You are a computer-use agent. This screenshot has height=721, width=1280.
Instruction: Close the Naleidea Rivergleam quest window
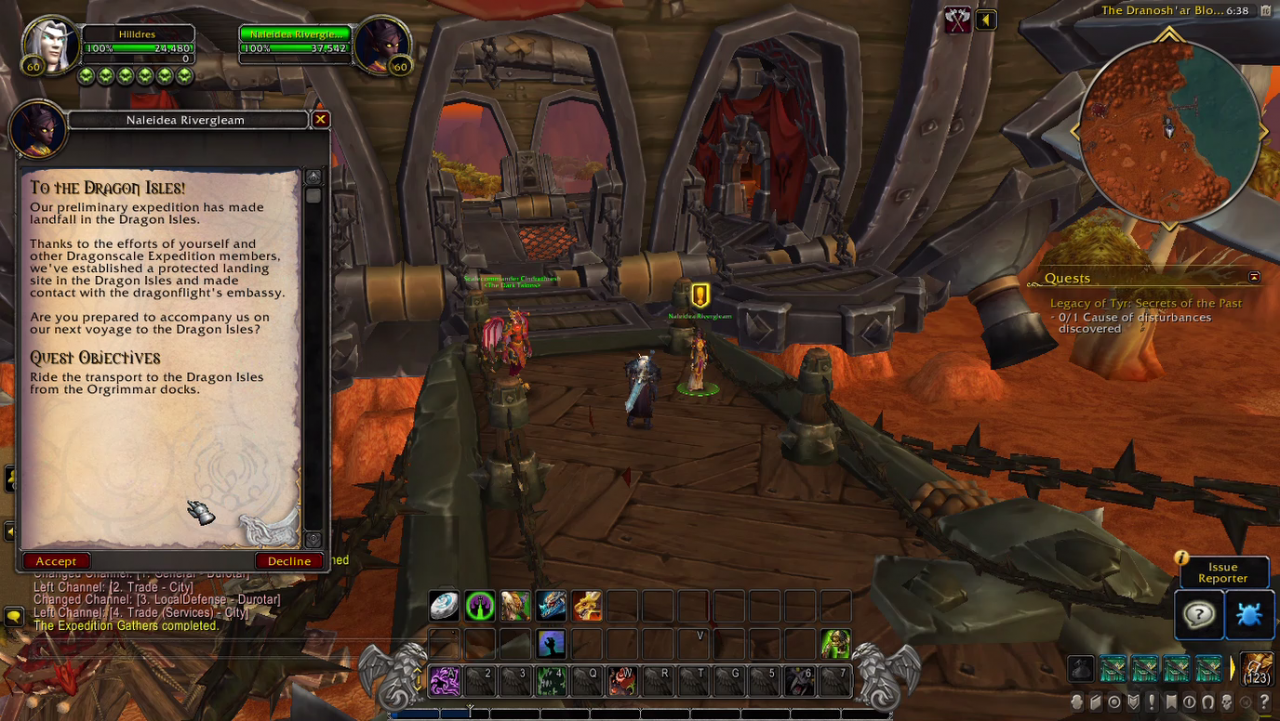tap(320, 120)
